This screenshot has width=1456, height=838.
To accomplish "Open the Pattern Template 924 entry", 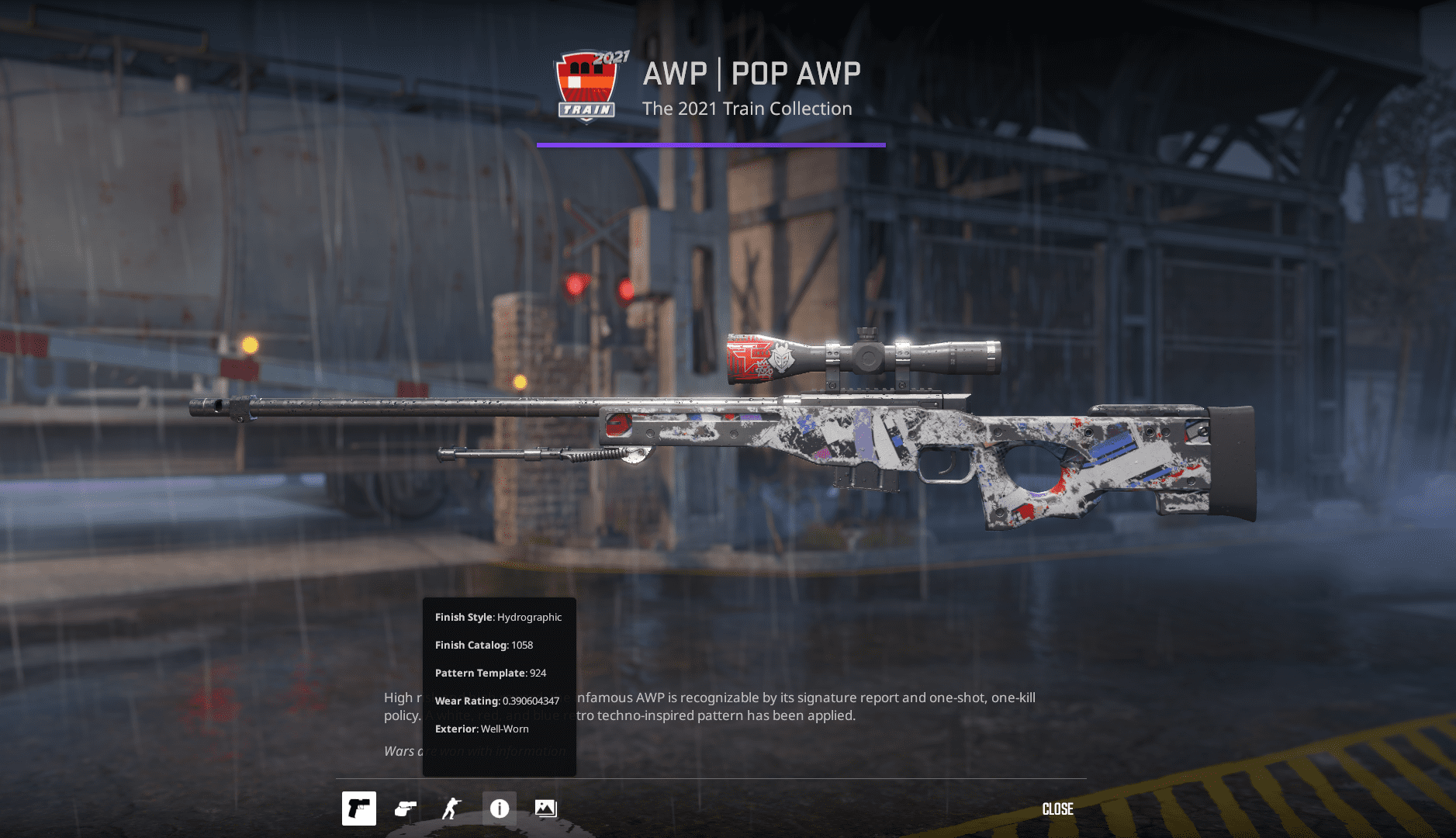I will [x=489, y=673].
